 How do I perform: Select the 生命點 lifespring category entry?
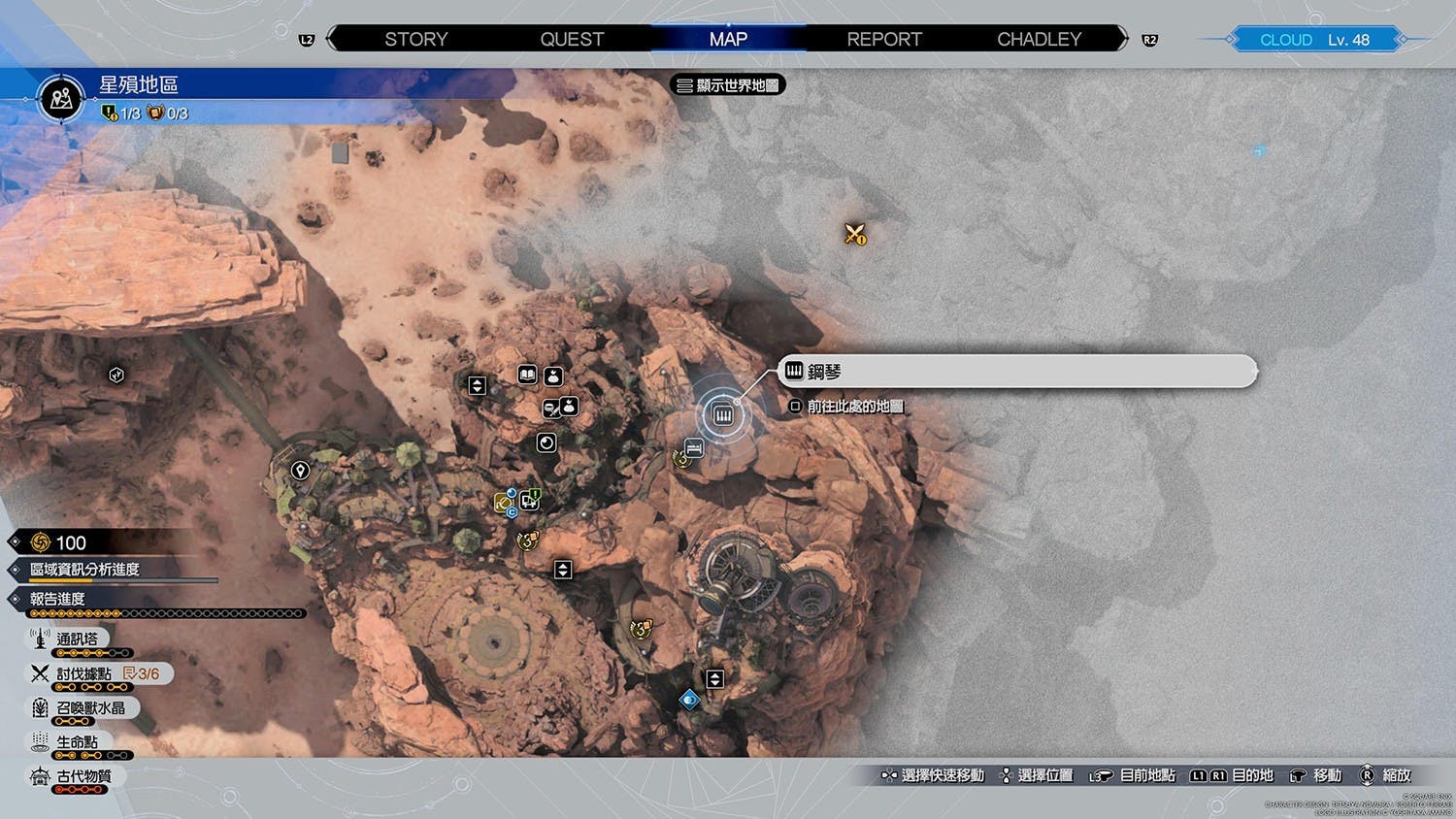(77, 742)
